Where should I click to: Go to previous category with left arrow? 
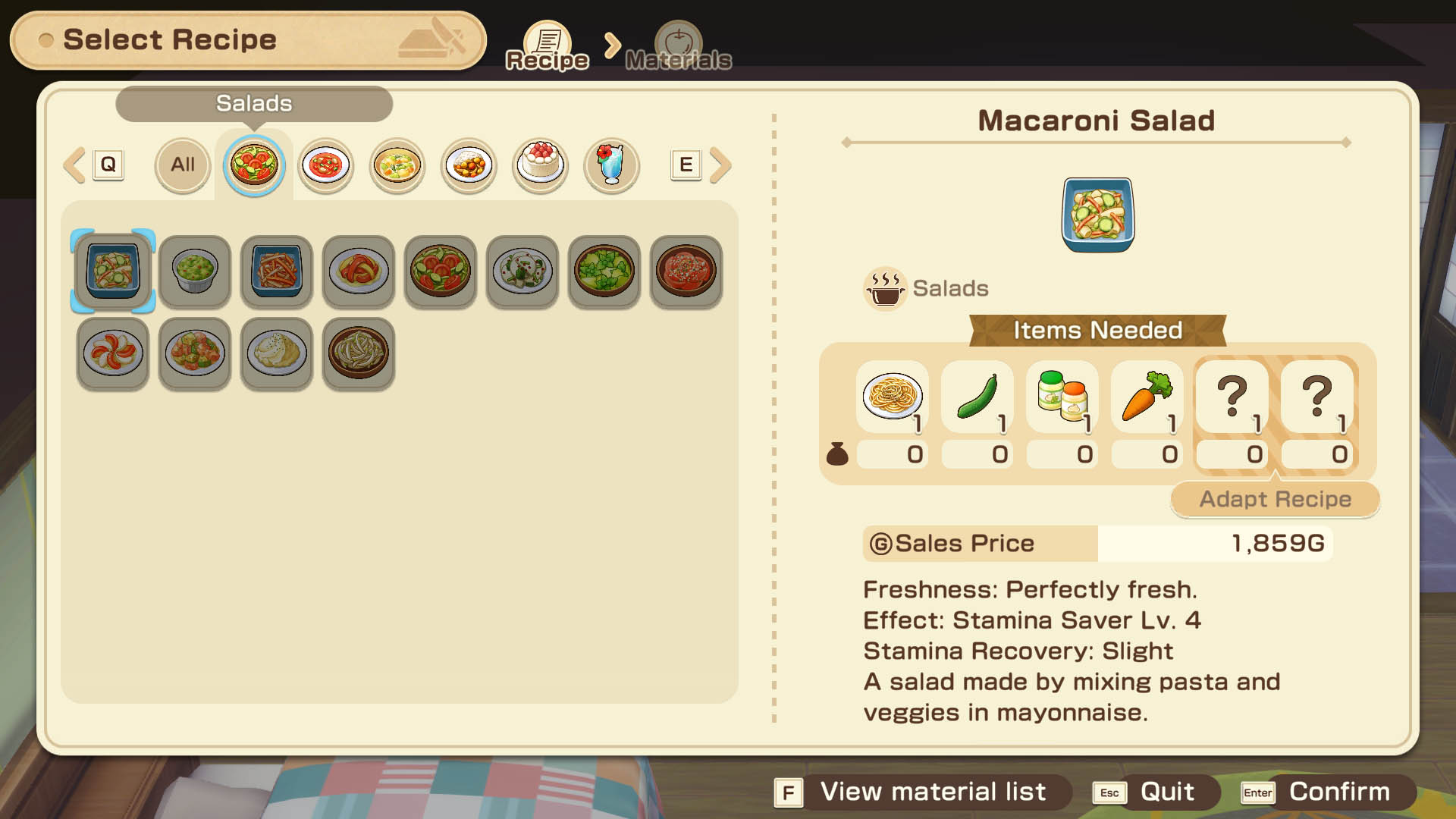75,165
